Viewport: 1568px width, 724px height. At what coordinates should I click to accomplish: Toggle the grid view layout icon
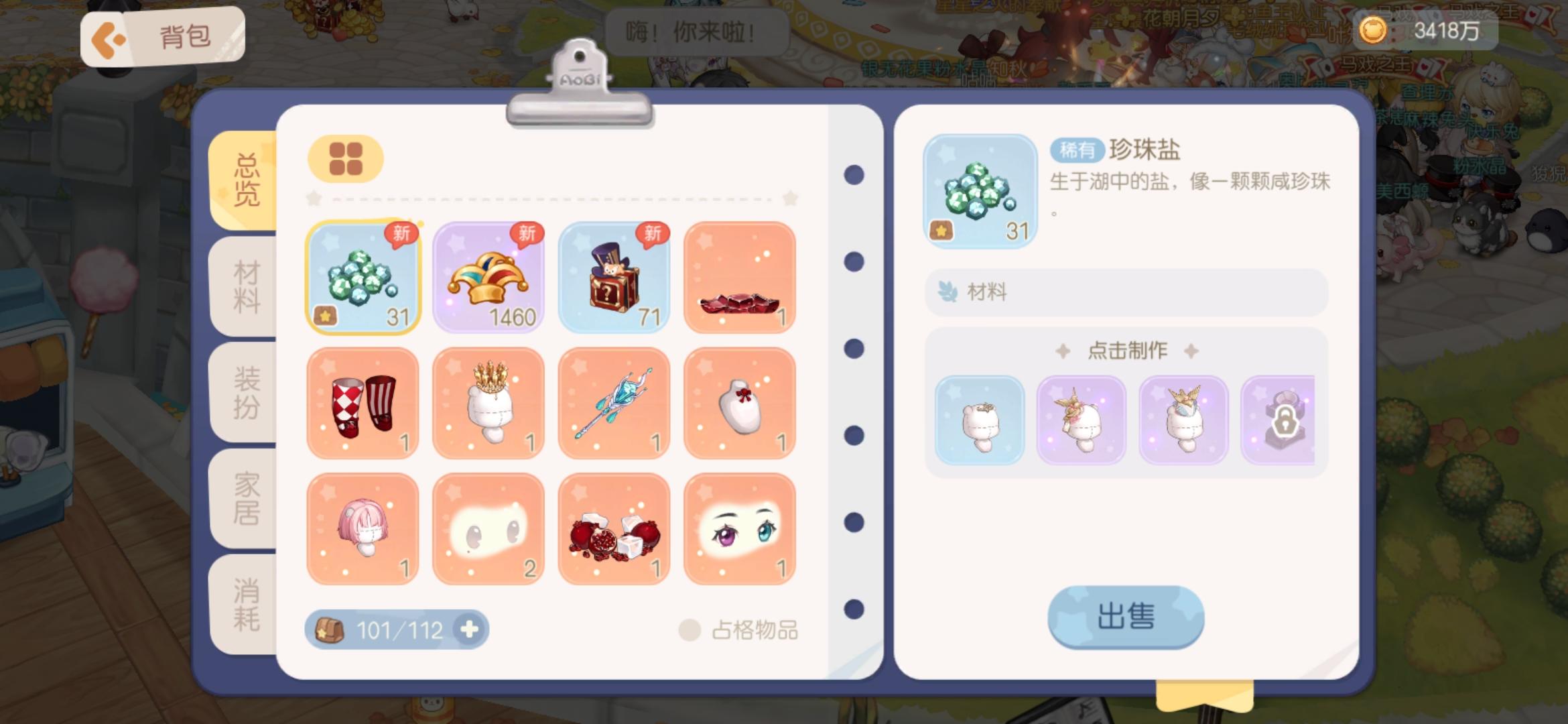tap(345, 159)
